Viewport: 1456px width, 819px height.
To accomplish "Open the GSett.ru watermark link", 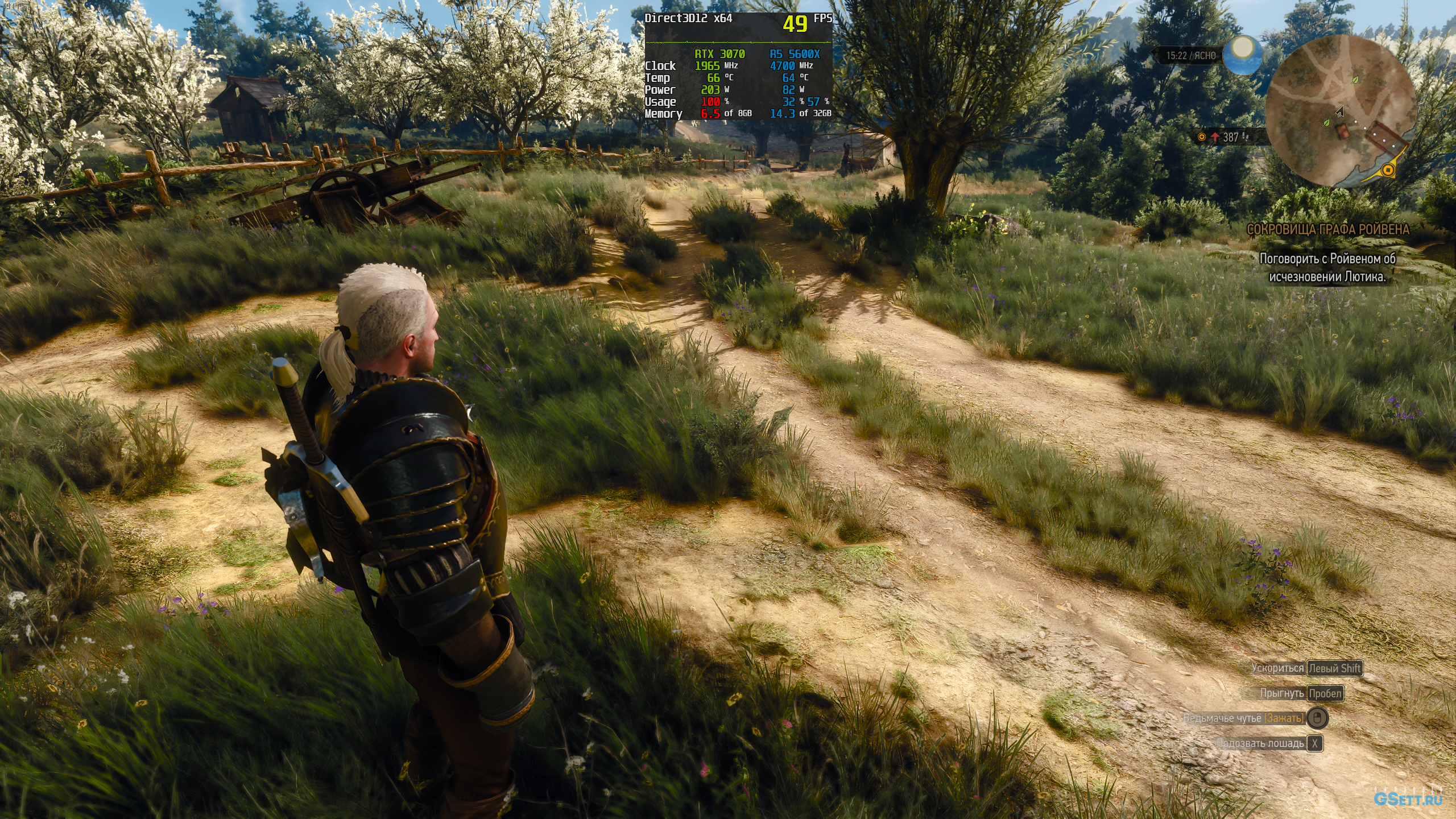I will pyautogui.click(x=1408, y=799).
